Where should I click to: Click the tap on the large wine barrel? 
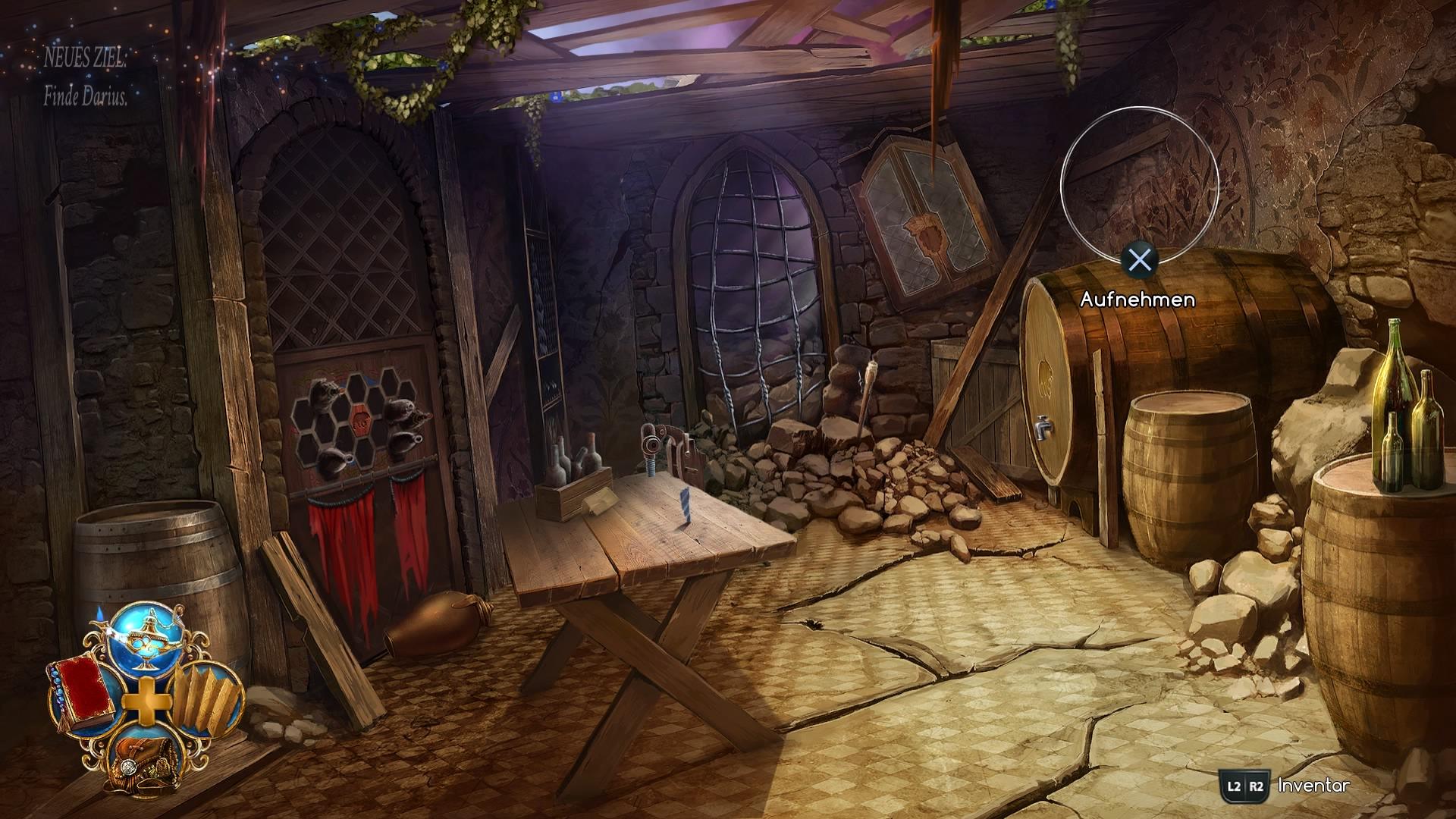tap(1042, 428)
